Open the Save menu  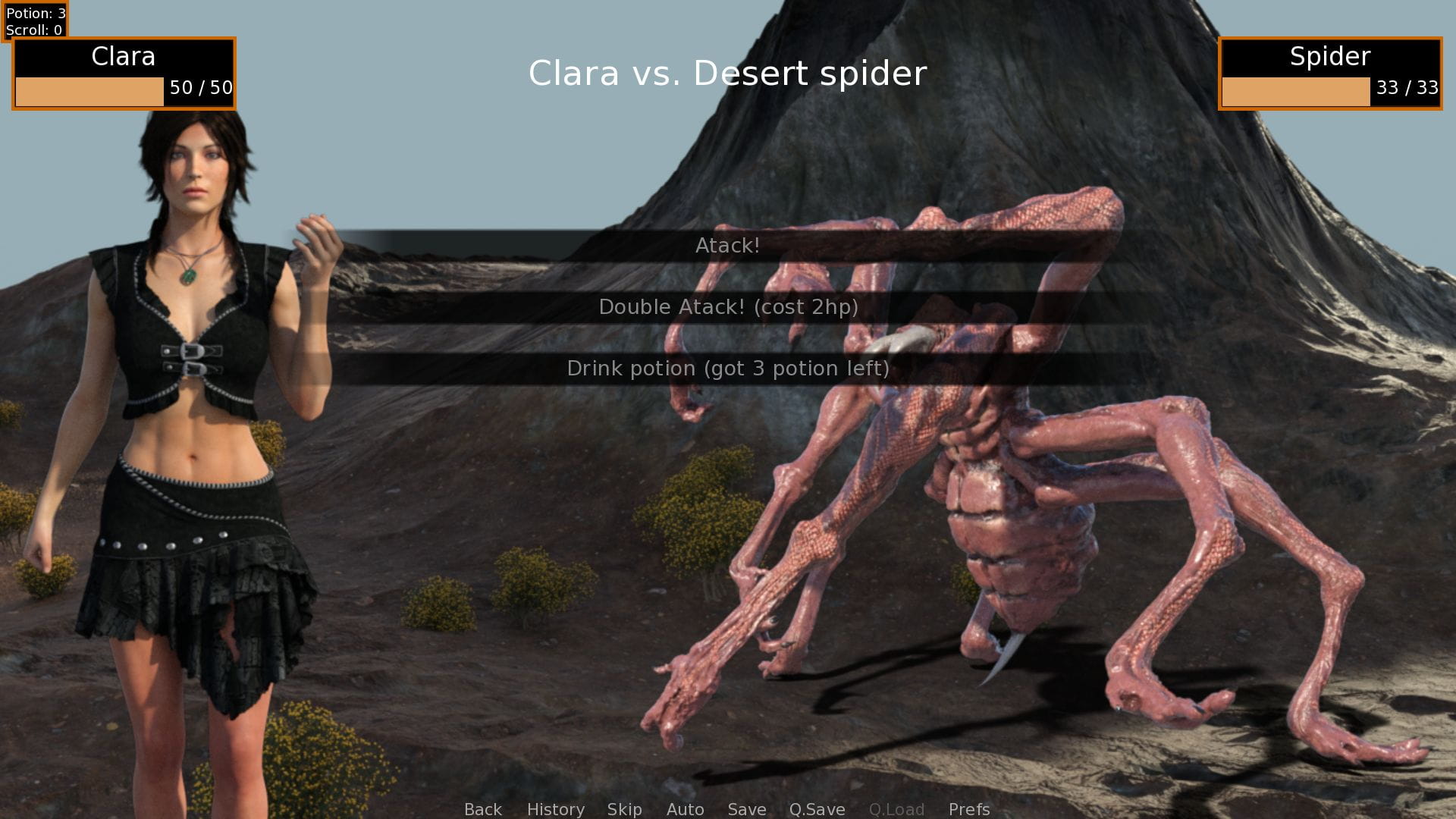point(746,809)
